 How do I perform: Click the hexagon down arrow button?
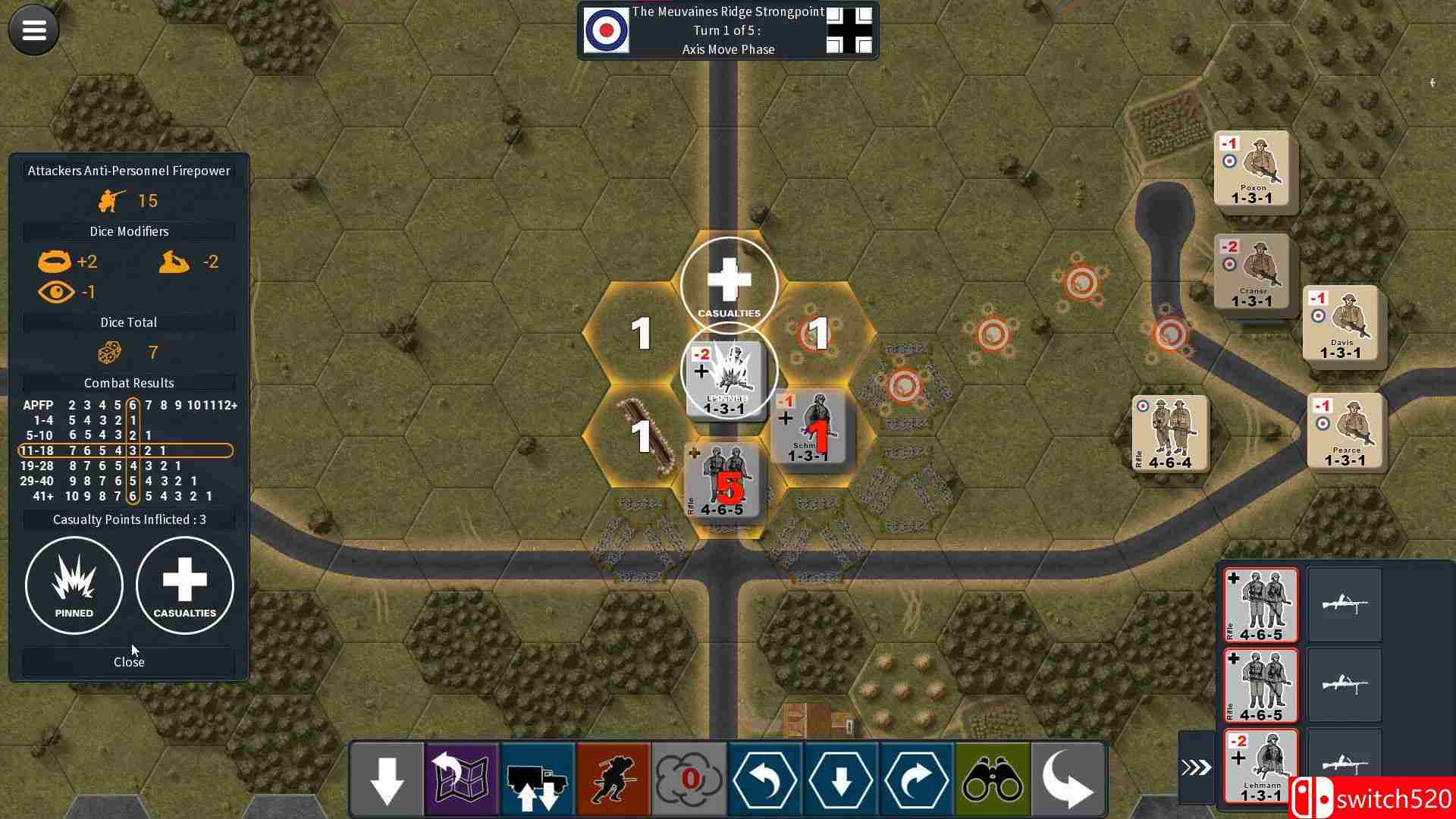[x=841, y=780]
